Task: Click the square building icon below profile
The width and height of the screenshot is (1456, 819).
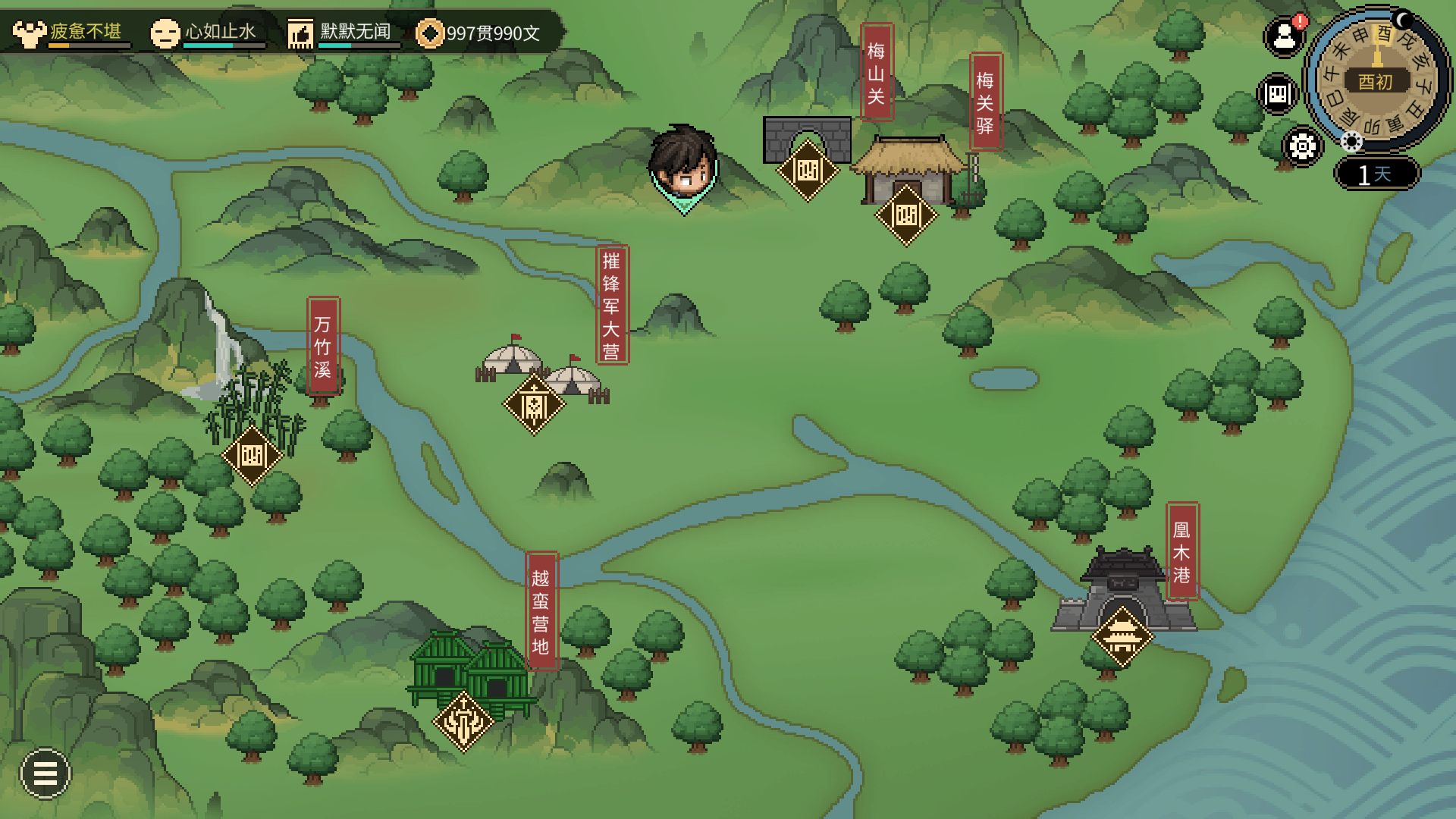Action: pyautogui.click(x=1278, y=94)
